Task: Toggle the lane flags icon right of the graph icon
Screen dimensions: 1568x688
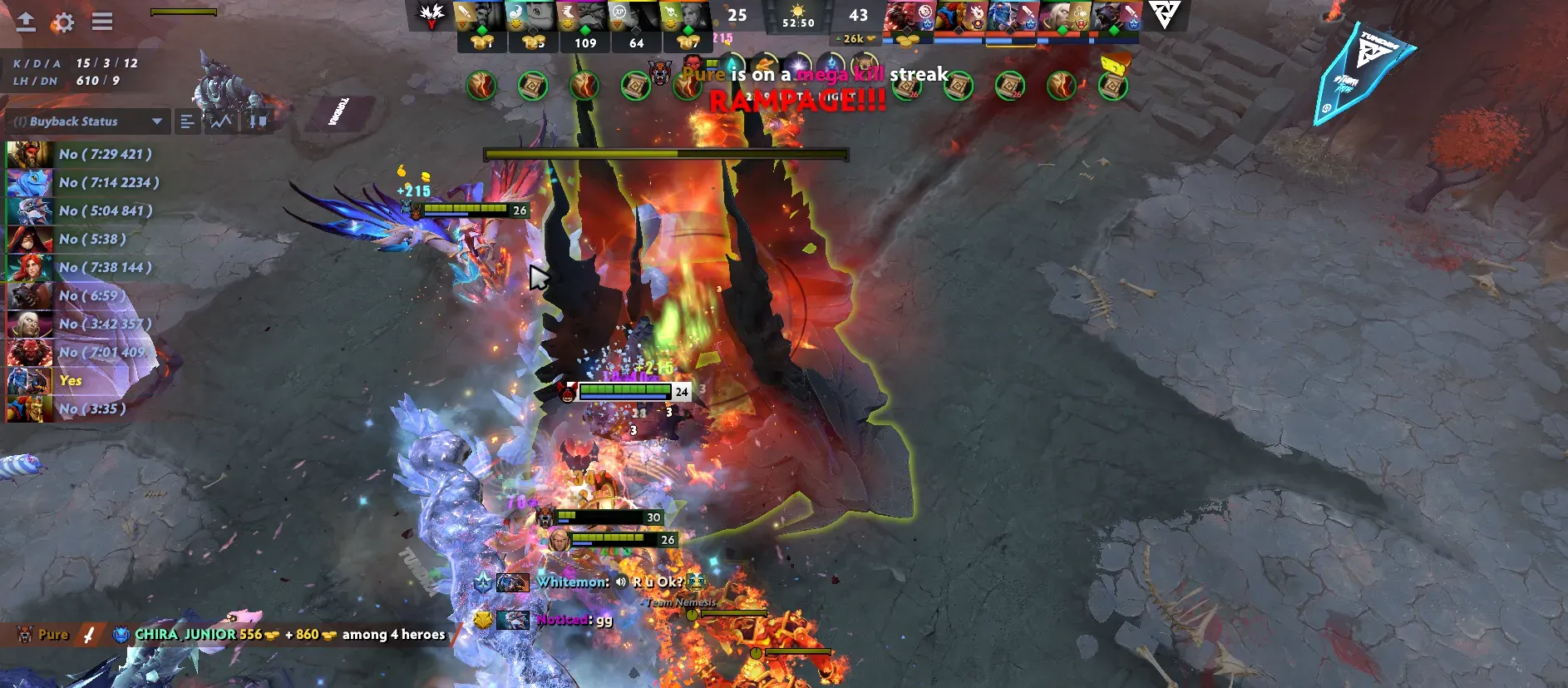Action: click(x=255, y=121)
